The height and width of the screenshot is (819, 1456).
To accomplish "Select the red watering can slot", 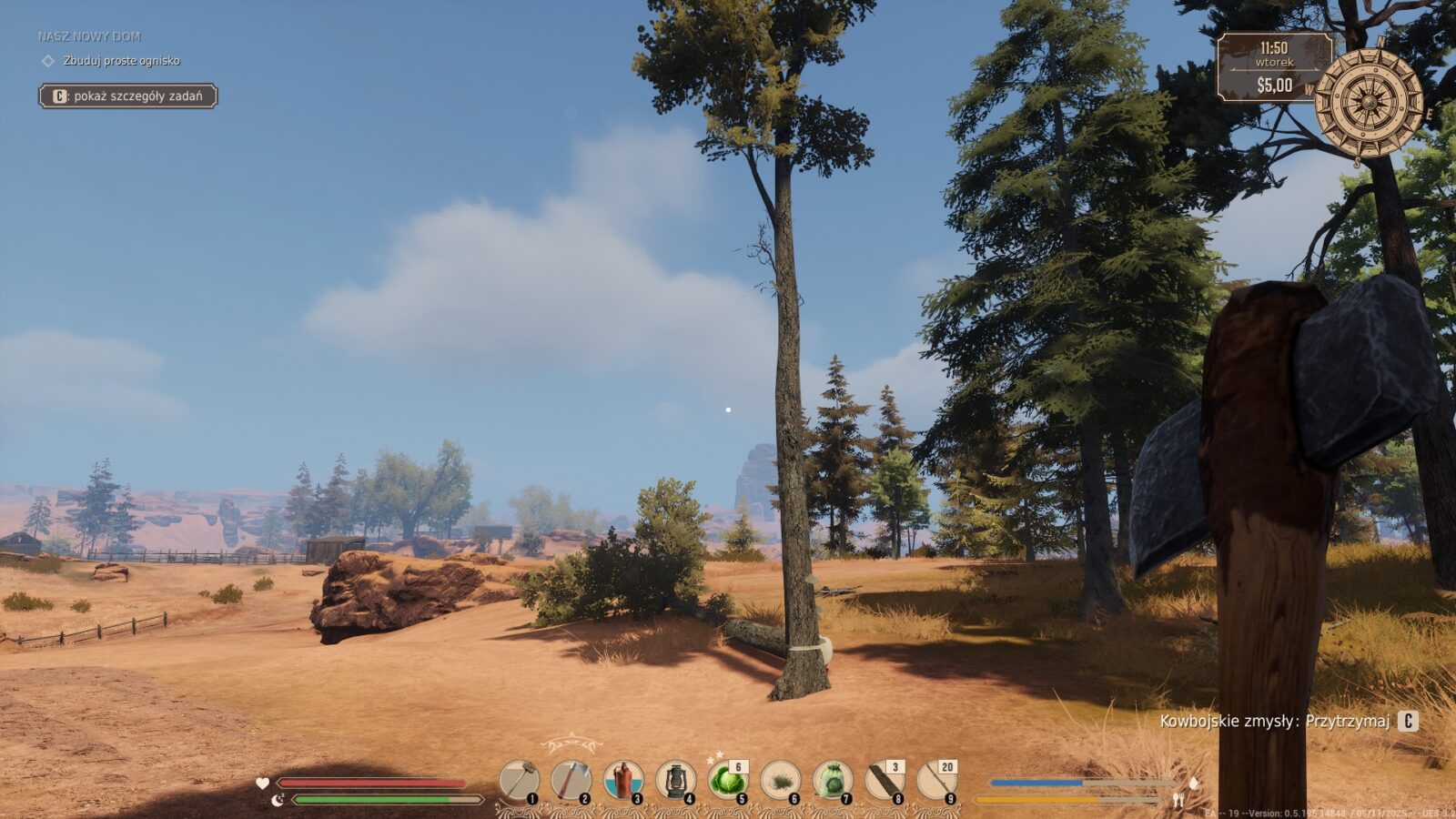I will 623,781.
